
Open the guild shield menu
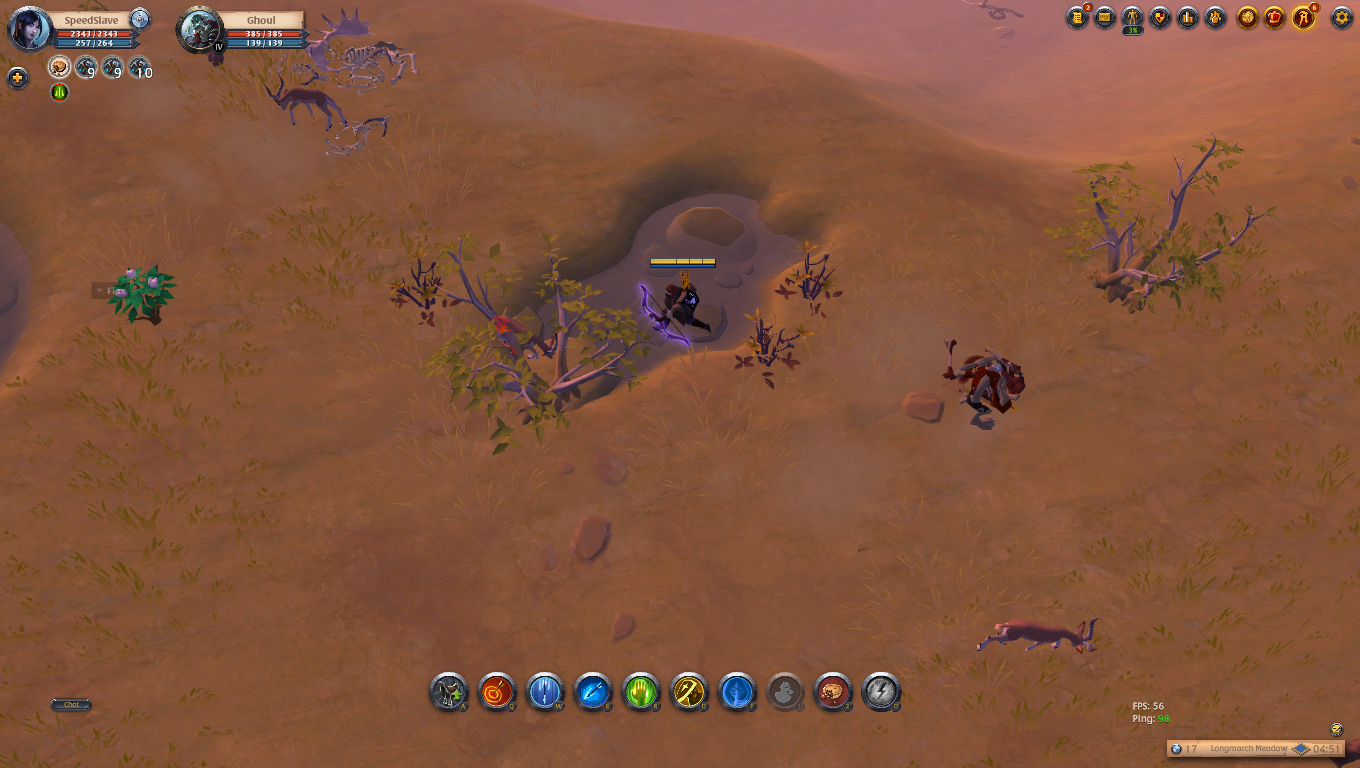coord(1160,17)
